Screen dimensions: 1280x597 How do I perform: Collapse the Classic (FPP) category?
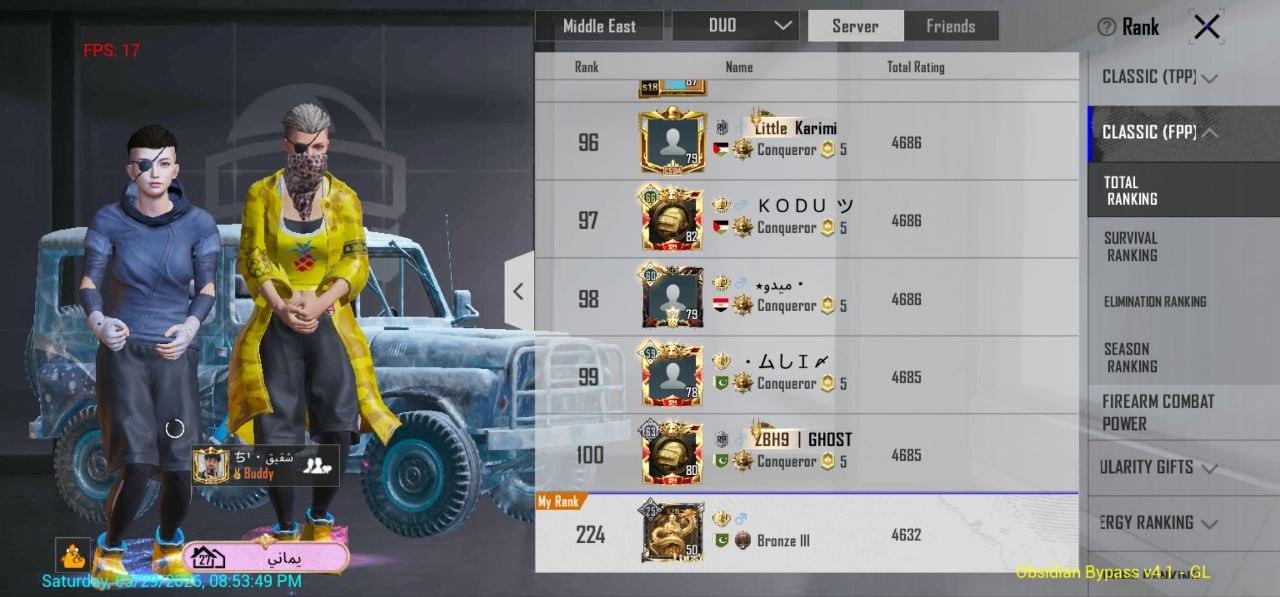(x=1159, y=132)
